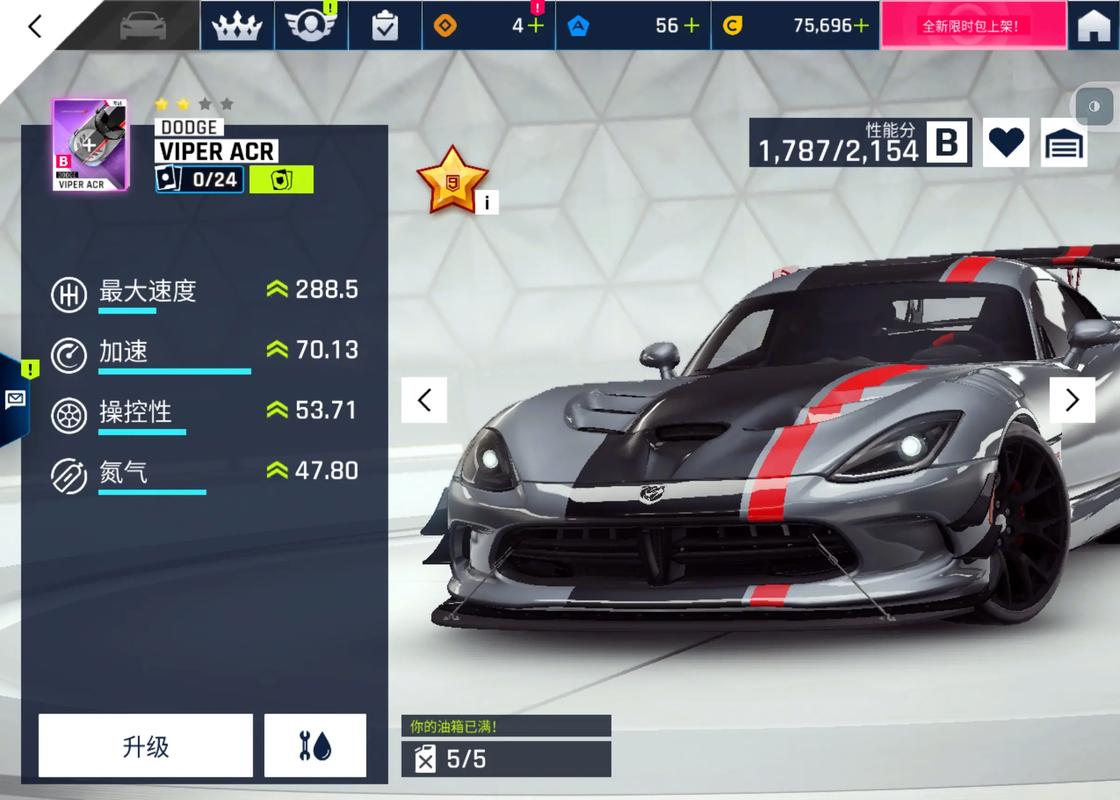View the next car
Screen dimensions: 1120x800
tap(1072, 400)
